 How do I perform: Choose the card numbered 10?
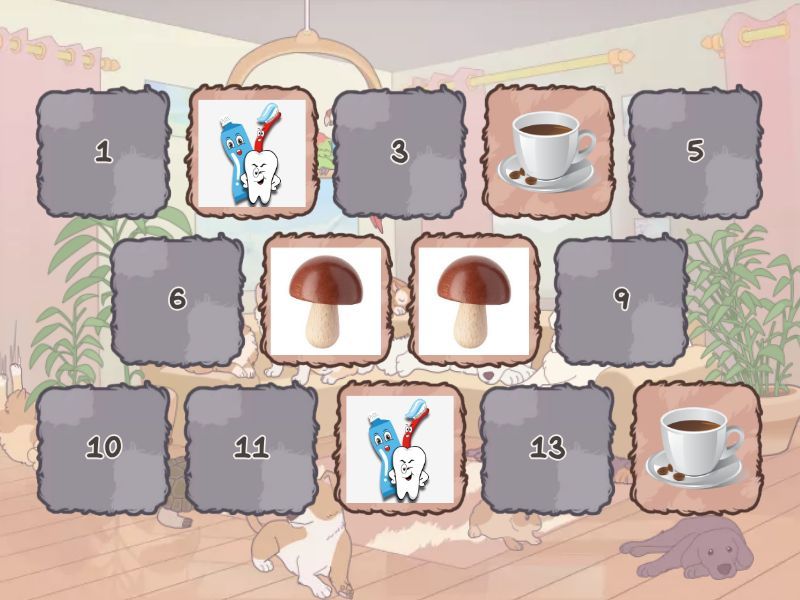click(103, 447)
